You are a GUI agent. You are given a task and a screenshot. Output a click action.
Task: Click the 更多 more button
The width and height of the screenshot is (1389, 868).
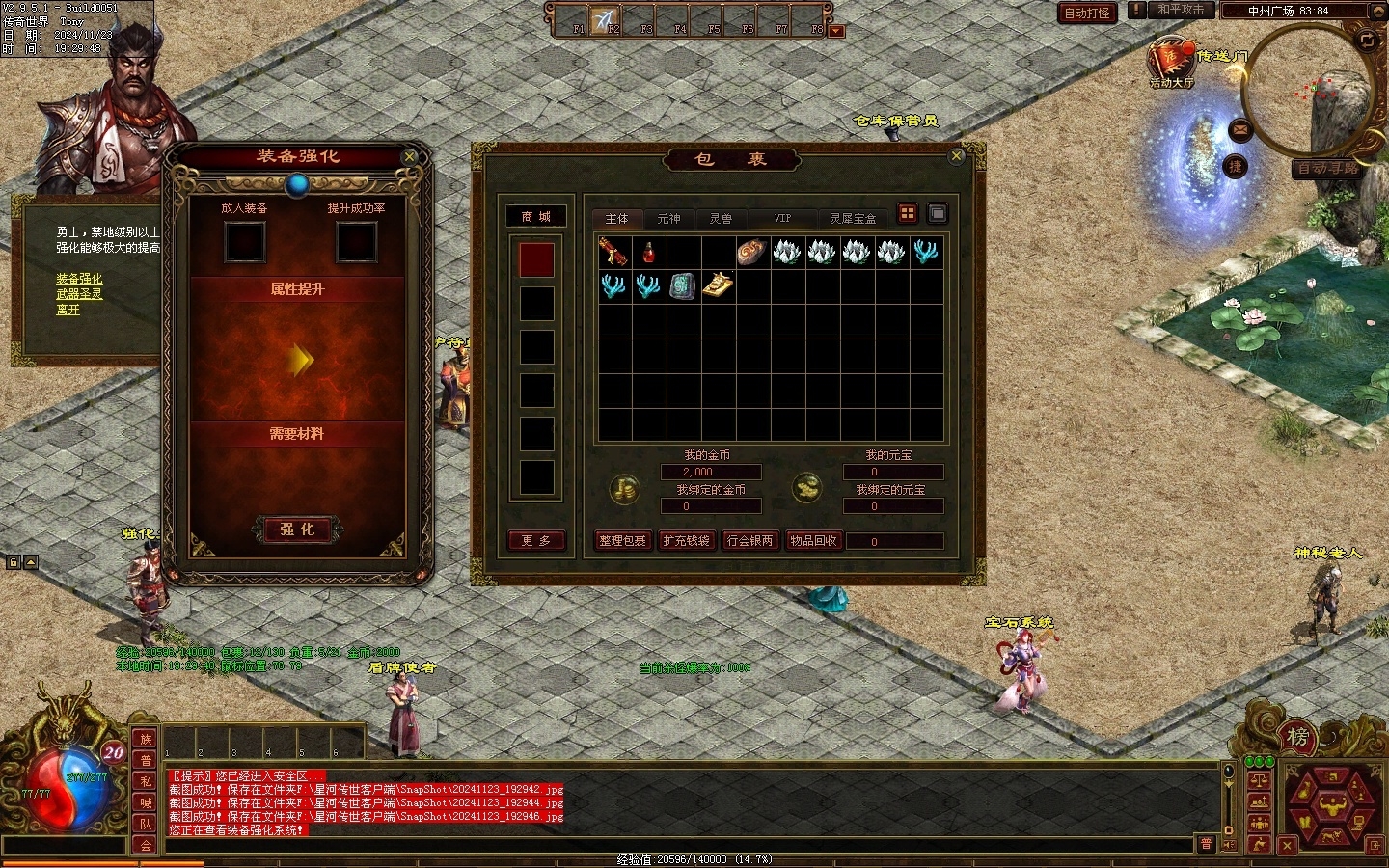click(535, 541)
